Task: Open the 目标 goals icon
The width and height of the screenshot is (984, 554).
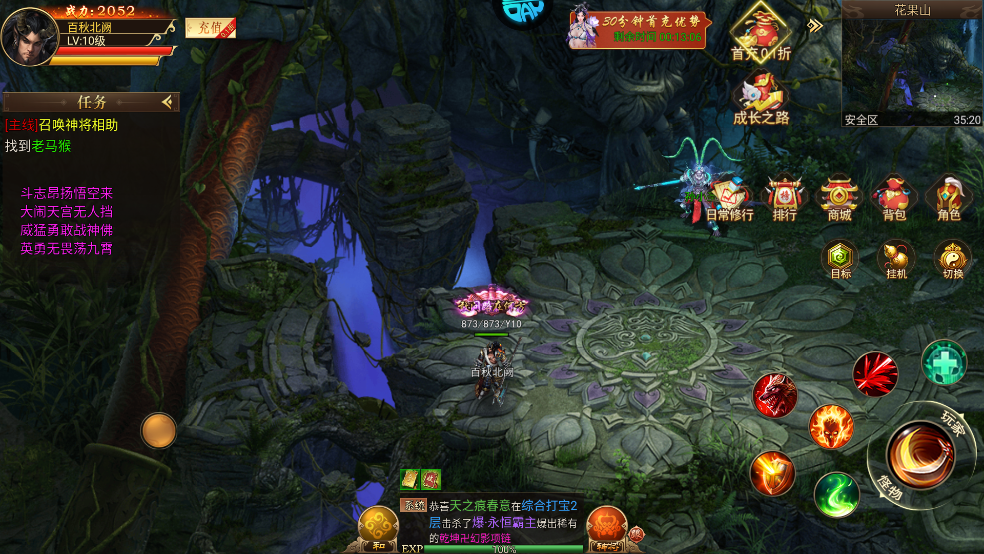Action: click(x=841, y=259)
